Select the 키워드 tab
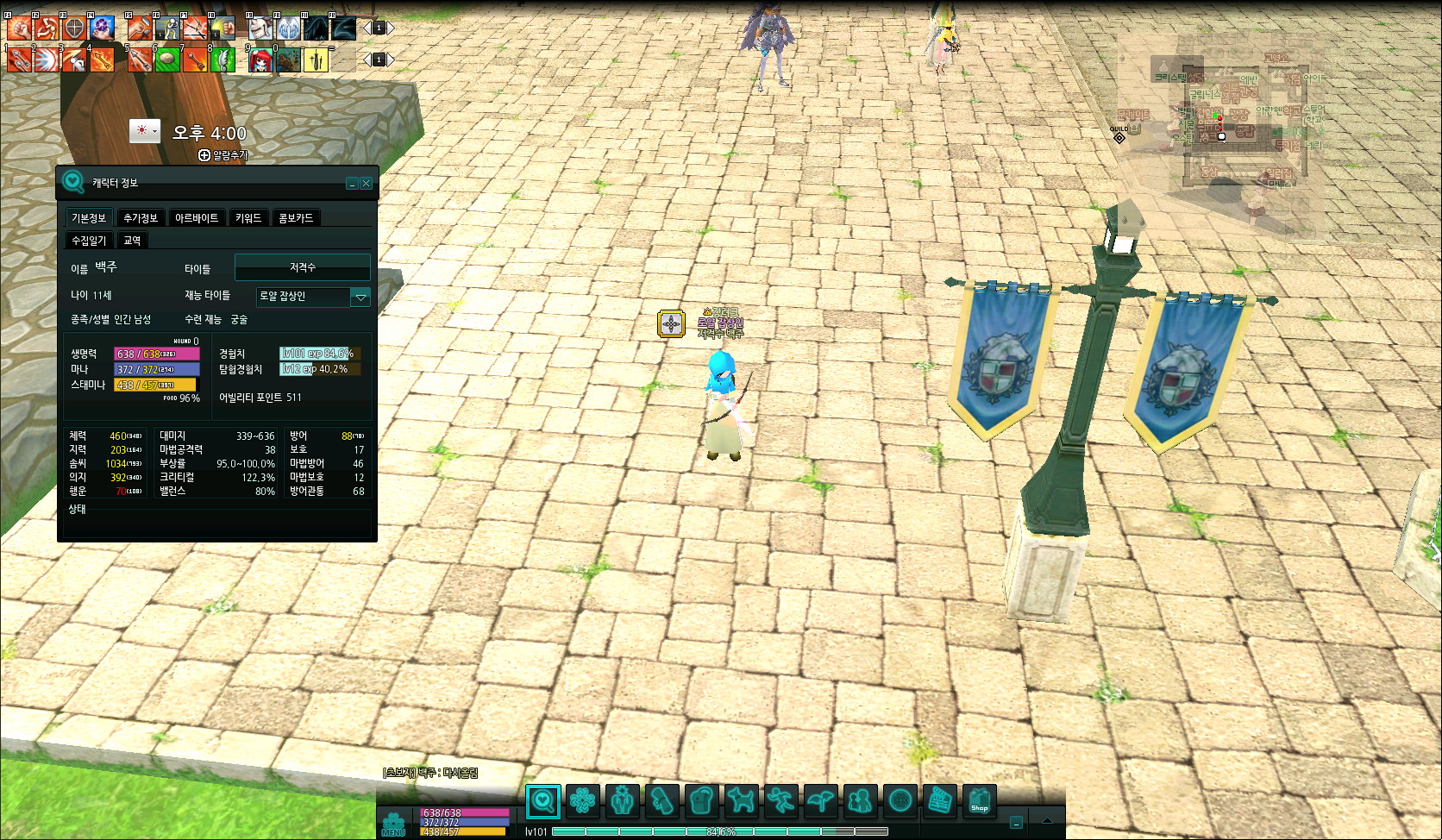Screen dimensions: 1442x840 point(248,218)
